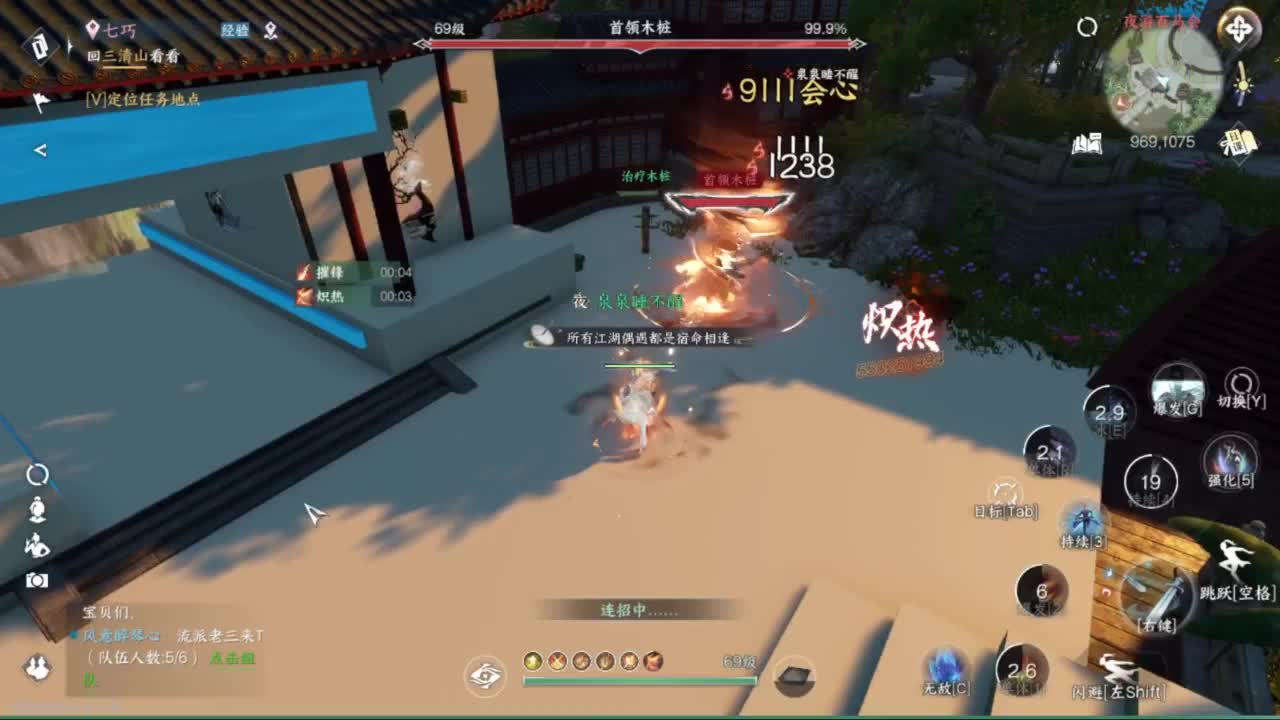Open the team panel from bottom-left team icon

click(37, 667)
